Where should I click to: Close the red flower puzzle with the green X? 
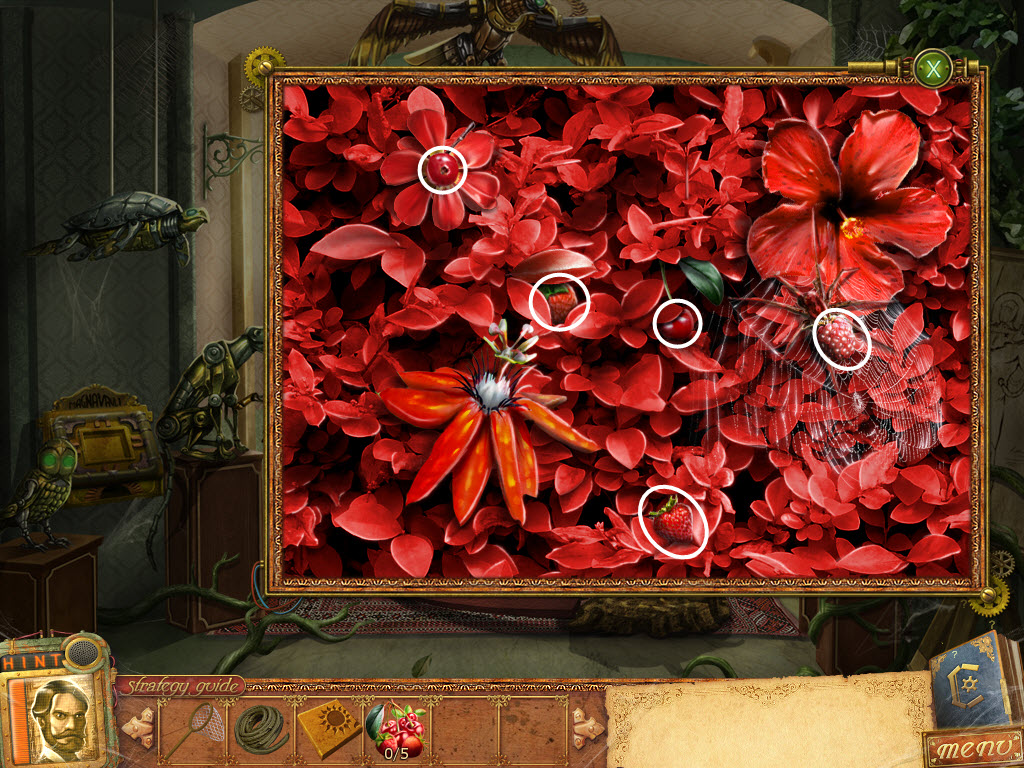[934, 70]
